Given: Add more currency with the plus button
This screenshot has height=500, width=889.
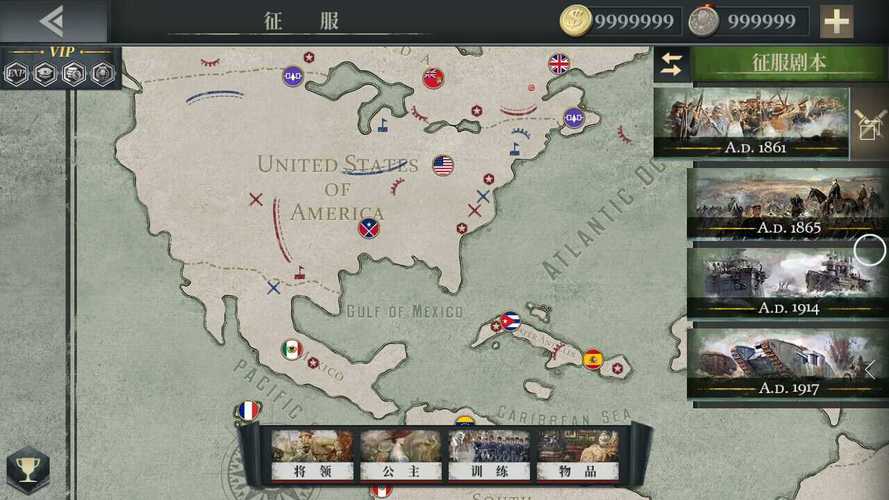Looking at the screenshot, I should pyautogui.click(x=836, y=21).
